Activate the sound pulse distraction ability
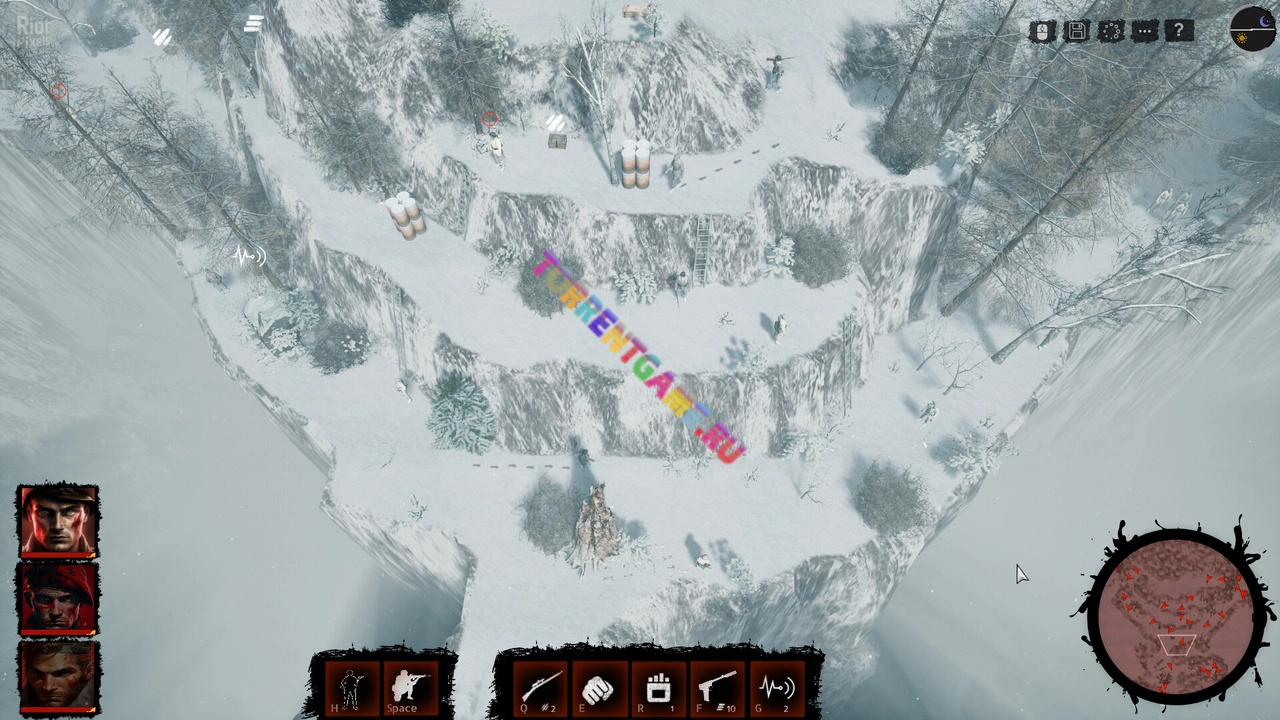Viewport: 1280px width, 720px height. [x=776, y=688]
